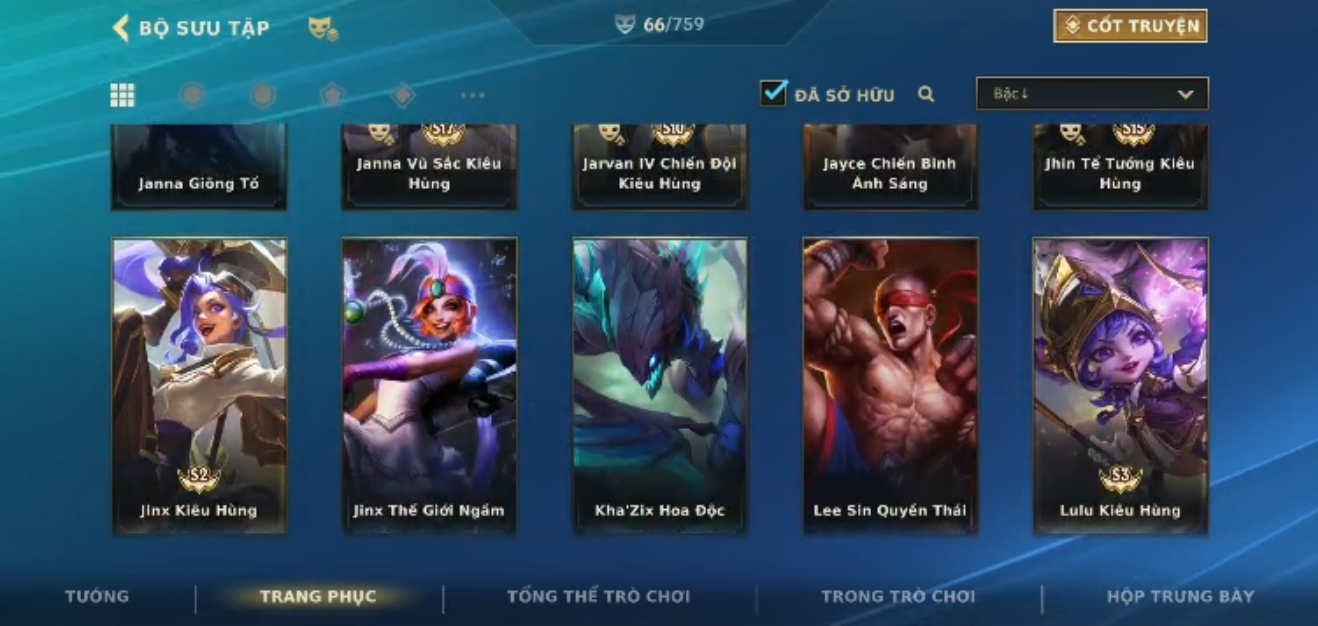Switch to the Tướng tab
Image resolution: width=1318 pixels, height=626 pixels.
coord(97,597)
